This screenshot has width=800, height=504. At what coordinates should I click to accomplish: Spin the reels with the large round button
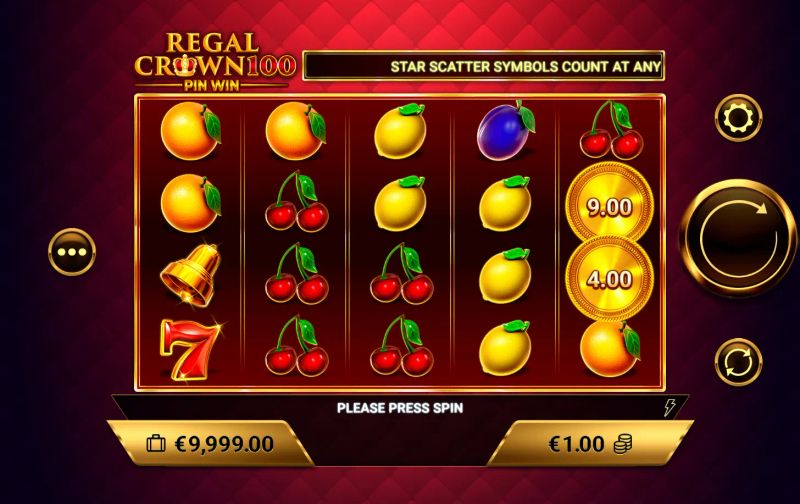pyautogui.click(x=738, y=236)
